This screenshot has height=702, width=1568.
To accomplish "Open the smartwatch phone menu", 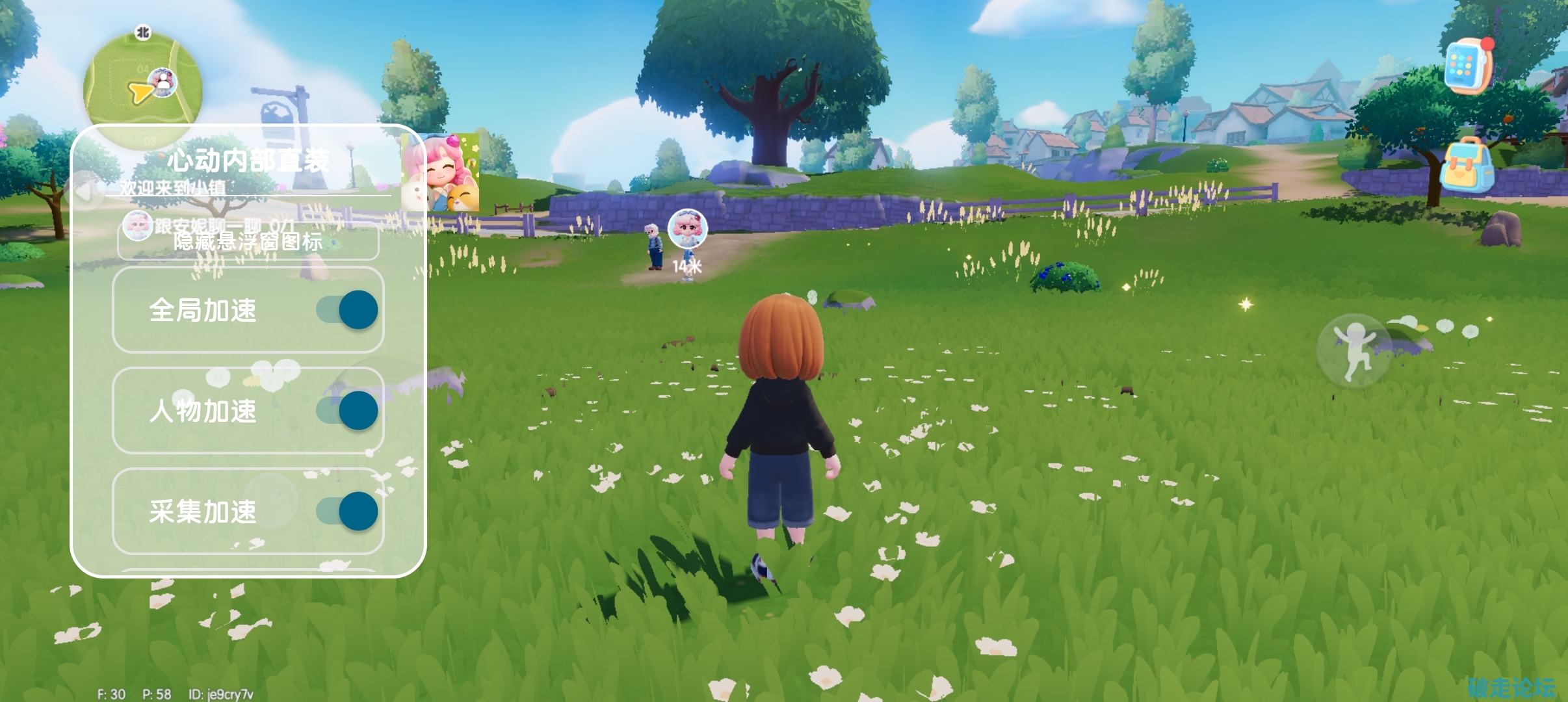I will point(1469,66).
